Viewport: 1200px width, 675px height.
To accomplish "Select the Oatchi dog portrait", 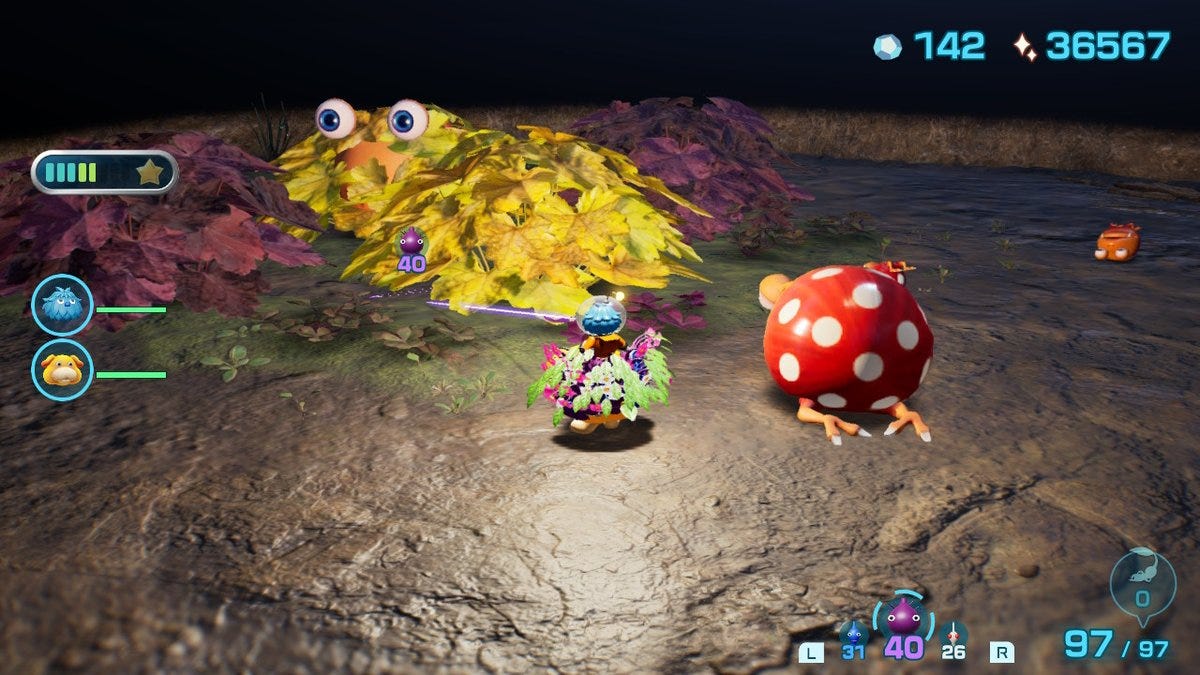I will [x=62, y=370].
